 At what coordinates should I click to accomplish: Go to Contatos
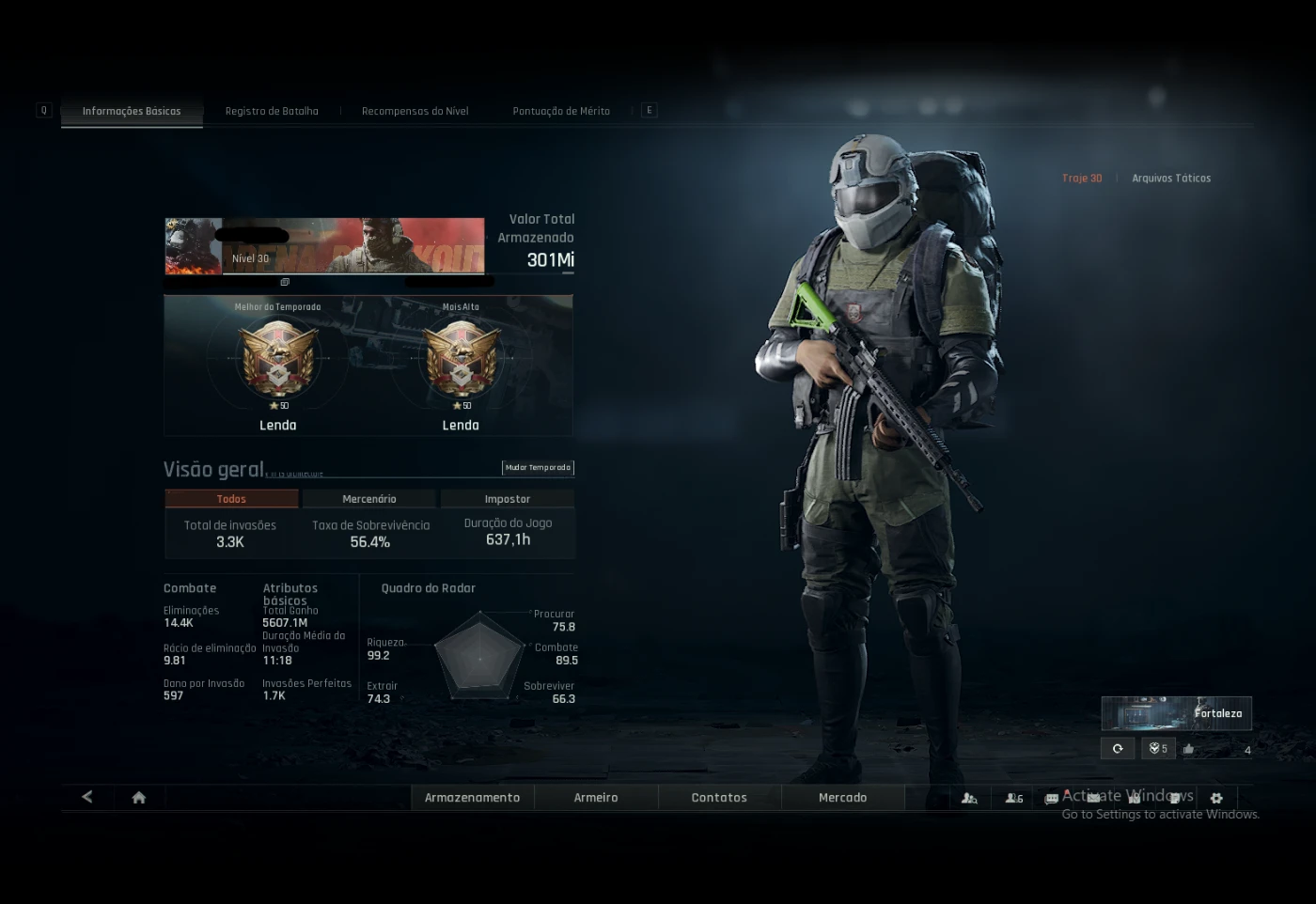coord(719,798)
